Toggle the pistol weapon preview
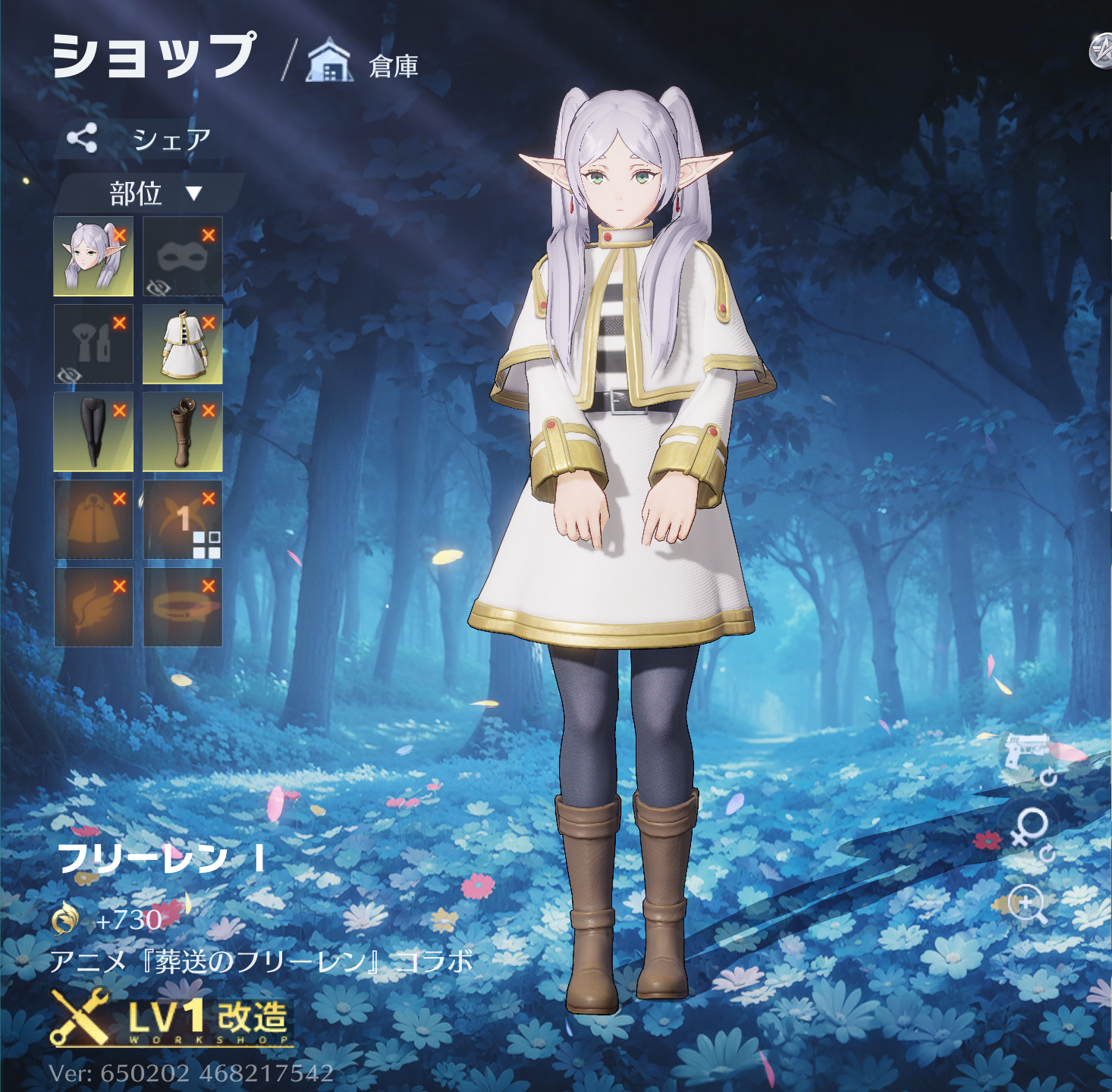 pyautogui.click(x=1028, y=754)
